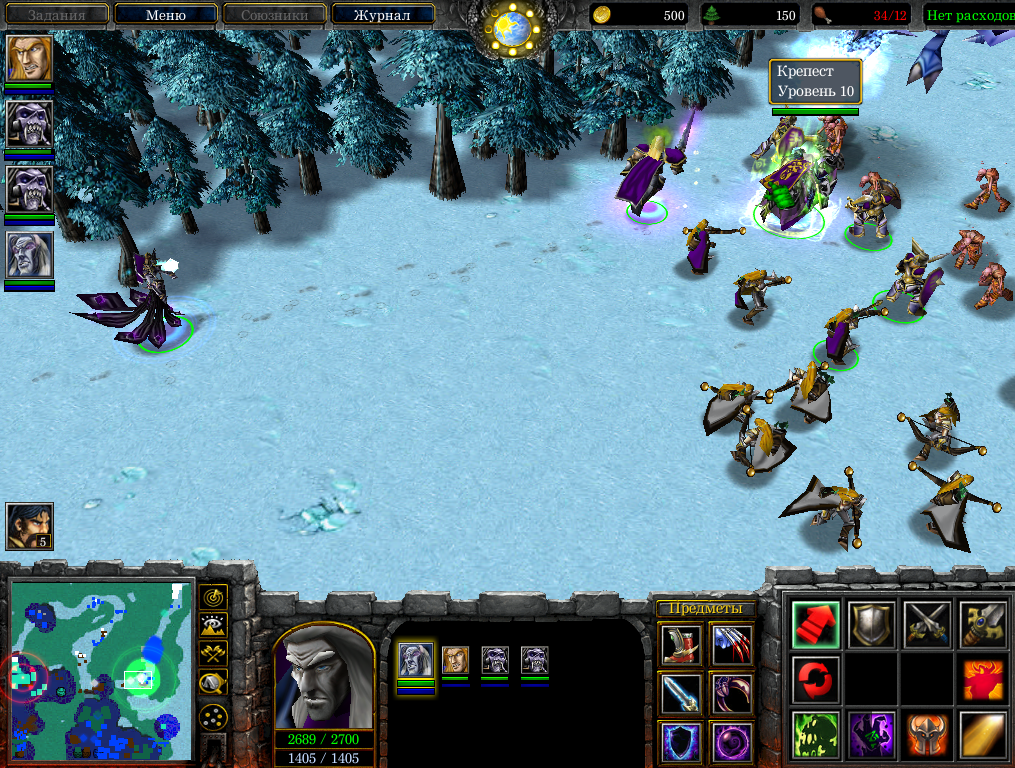Cast the green ghoul ability
This screenshot has width=1015, height=768.
pos(815,735)
